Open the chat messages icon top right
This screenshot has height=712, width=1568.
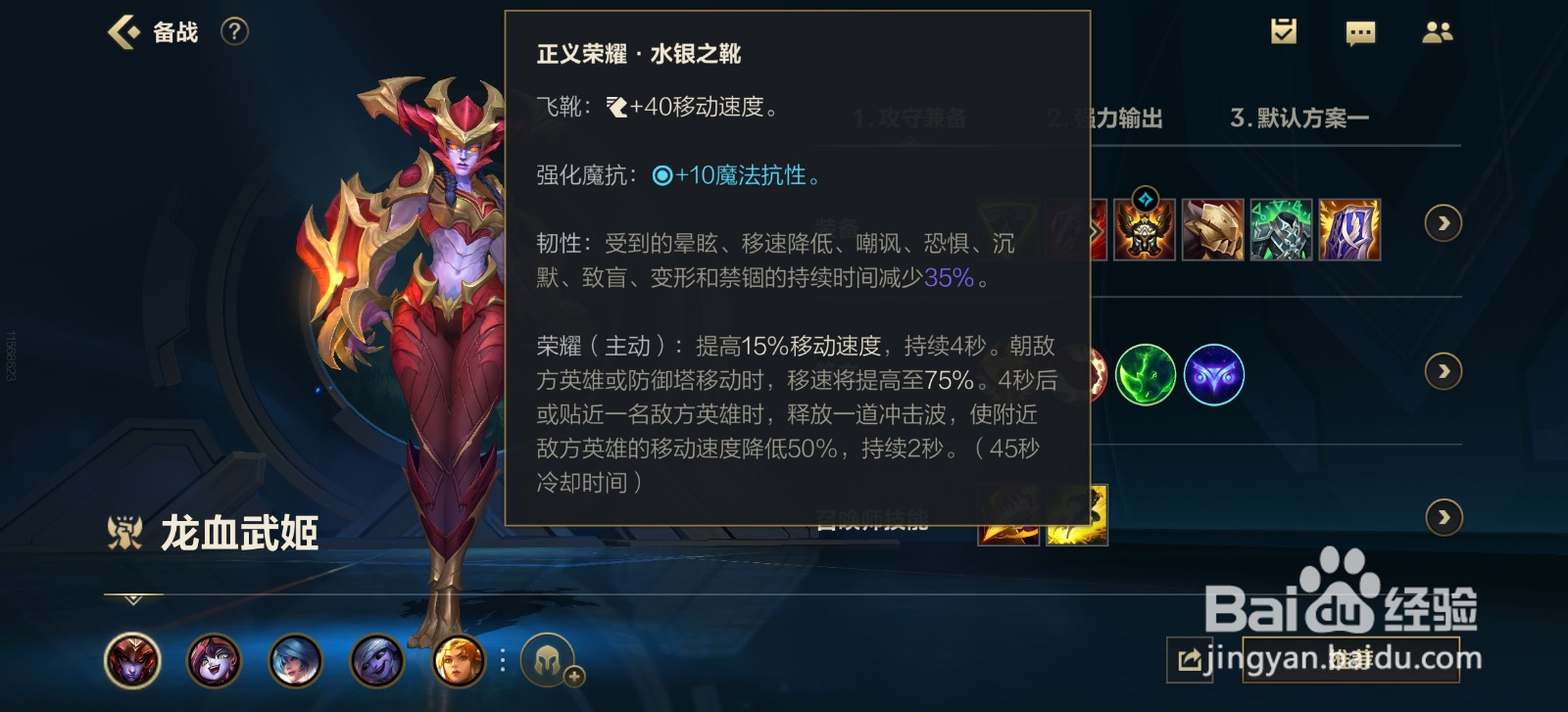pyautogui.click(x=1362, y=32)
